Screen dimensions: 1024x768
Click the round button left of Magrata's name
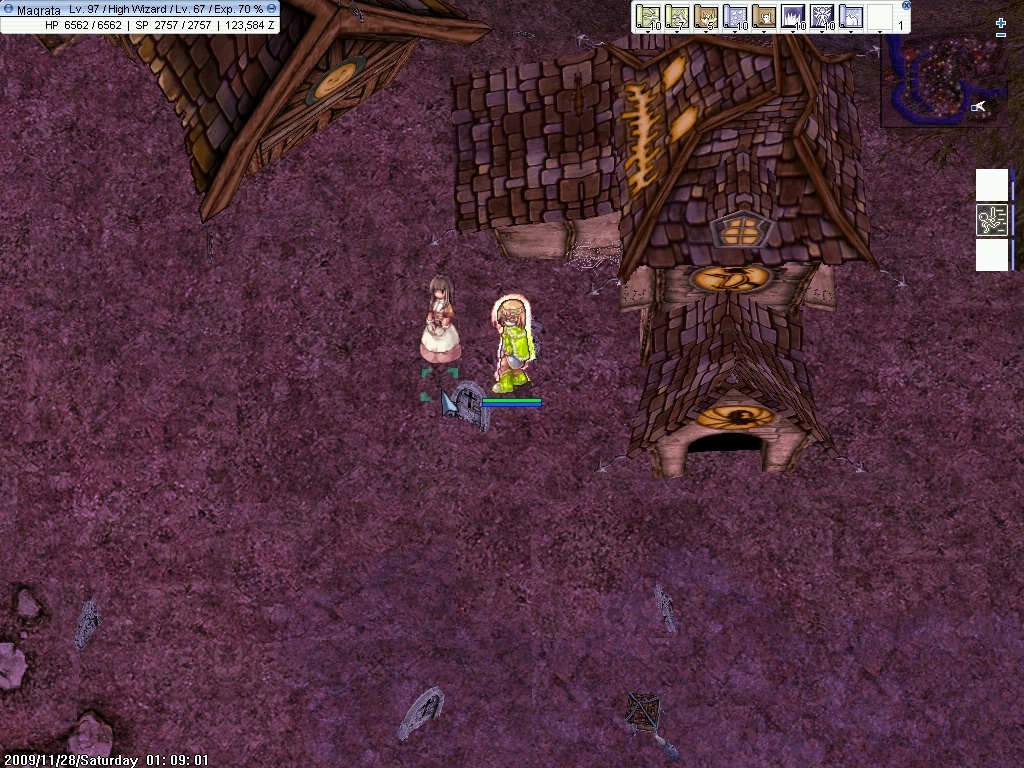[8, 9]
